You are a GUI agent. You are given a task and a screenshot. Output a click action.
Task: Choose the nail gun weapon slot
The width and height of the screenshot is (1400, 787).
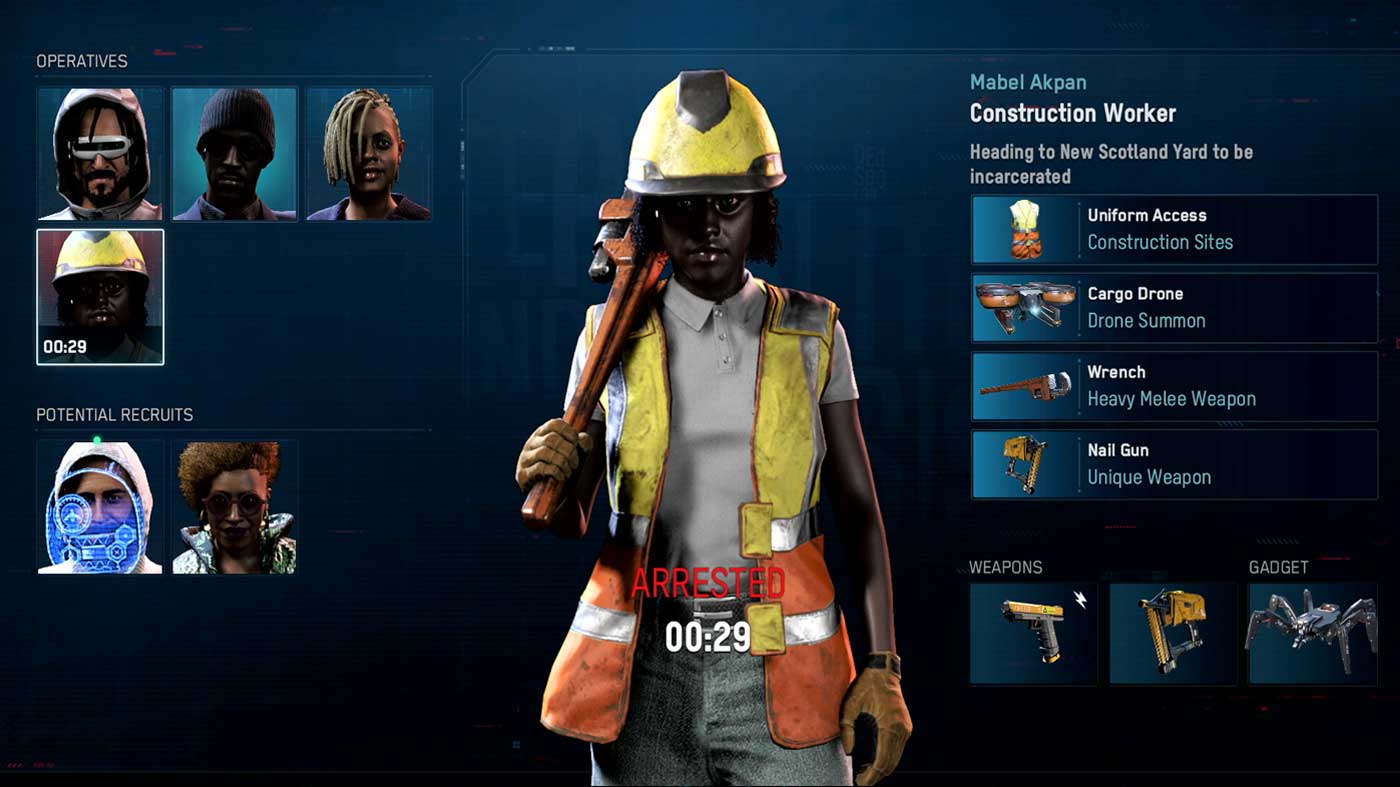1173,634
